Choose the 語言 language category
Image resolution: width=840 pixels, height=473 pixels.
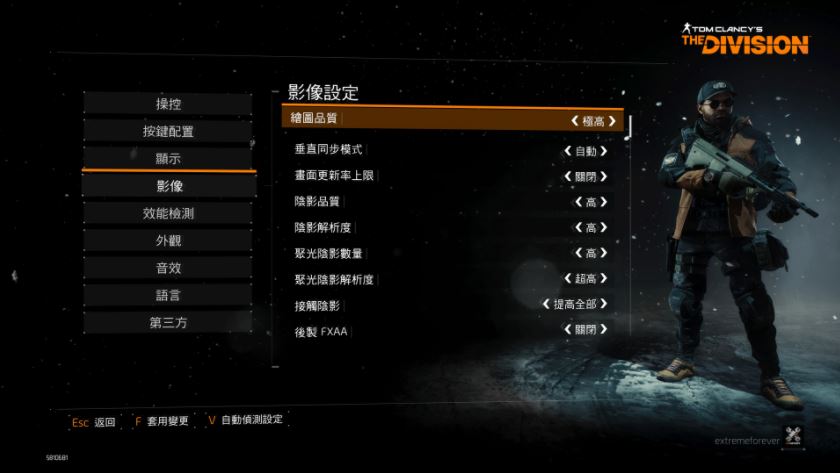tap(168, 295)
